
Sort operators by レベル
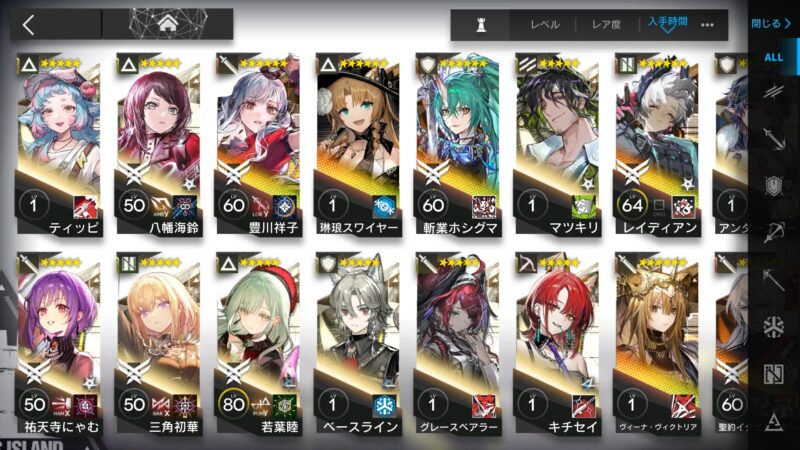545,25
